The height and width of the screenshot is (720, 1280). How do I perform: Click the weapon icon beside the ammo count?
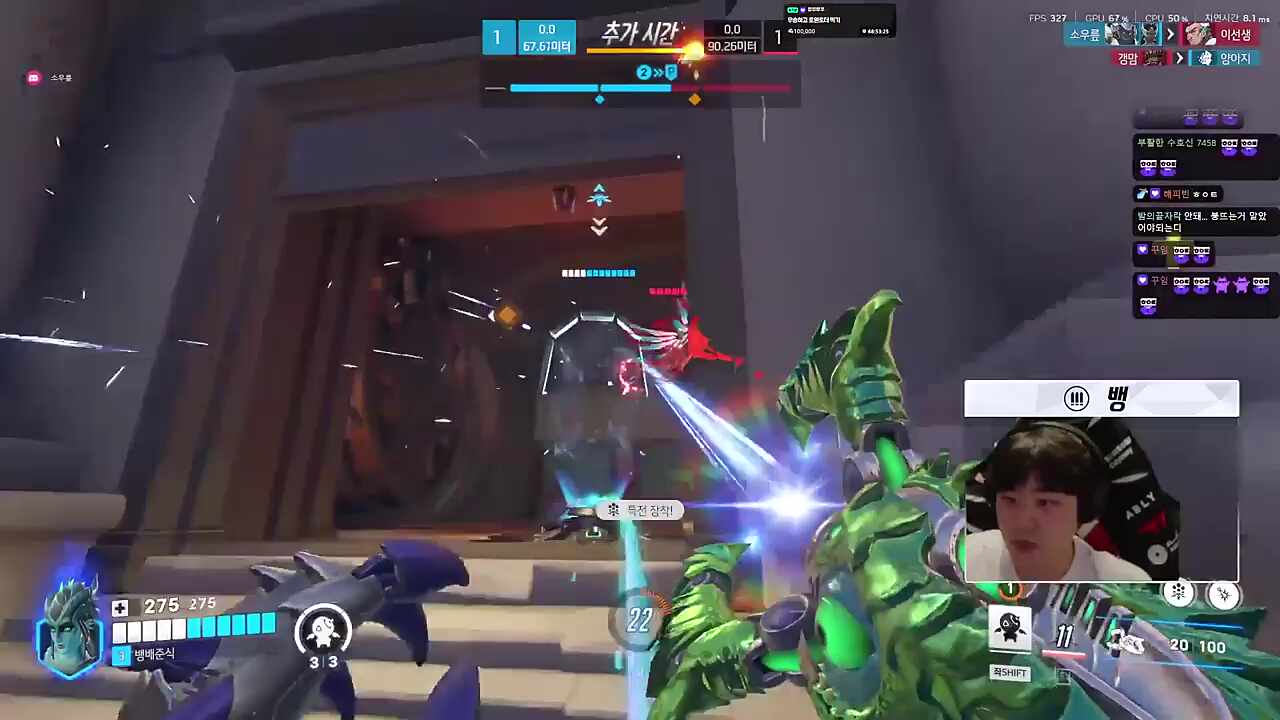[x=1126, y=645]
